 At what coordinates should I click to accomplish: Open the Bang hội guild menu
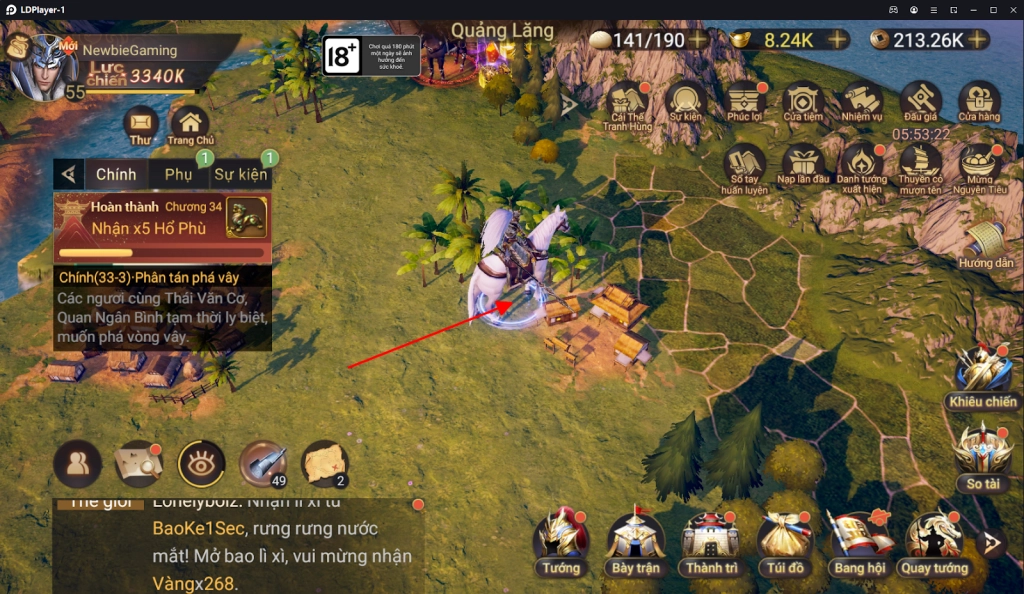(858, 541)
